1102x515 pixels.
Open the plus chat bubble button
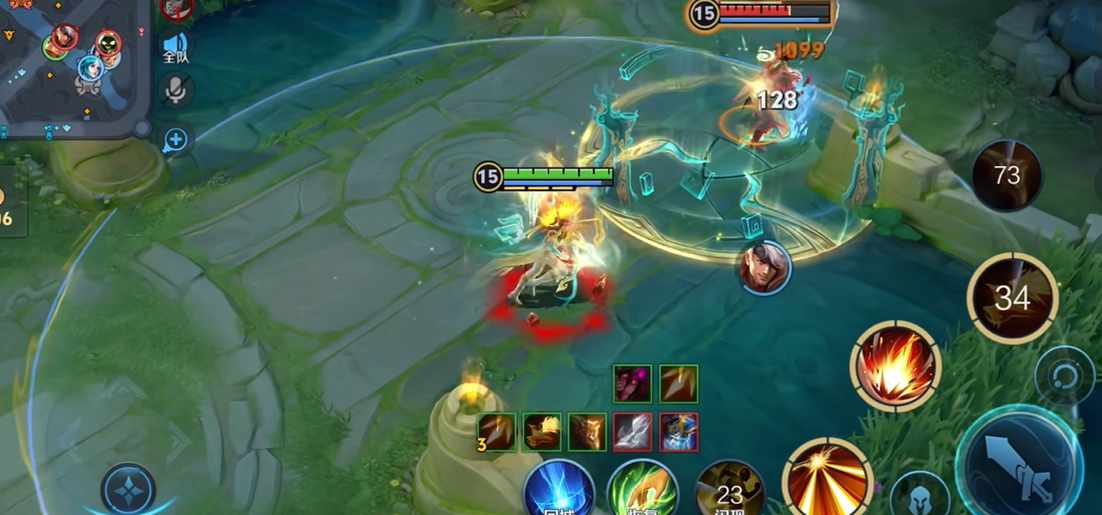tap(175, 140)
